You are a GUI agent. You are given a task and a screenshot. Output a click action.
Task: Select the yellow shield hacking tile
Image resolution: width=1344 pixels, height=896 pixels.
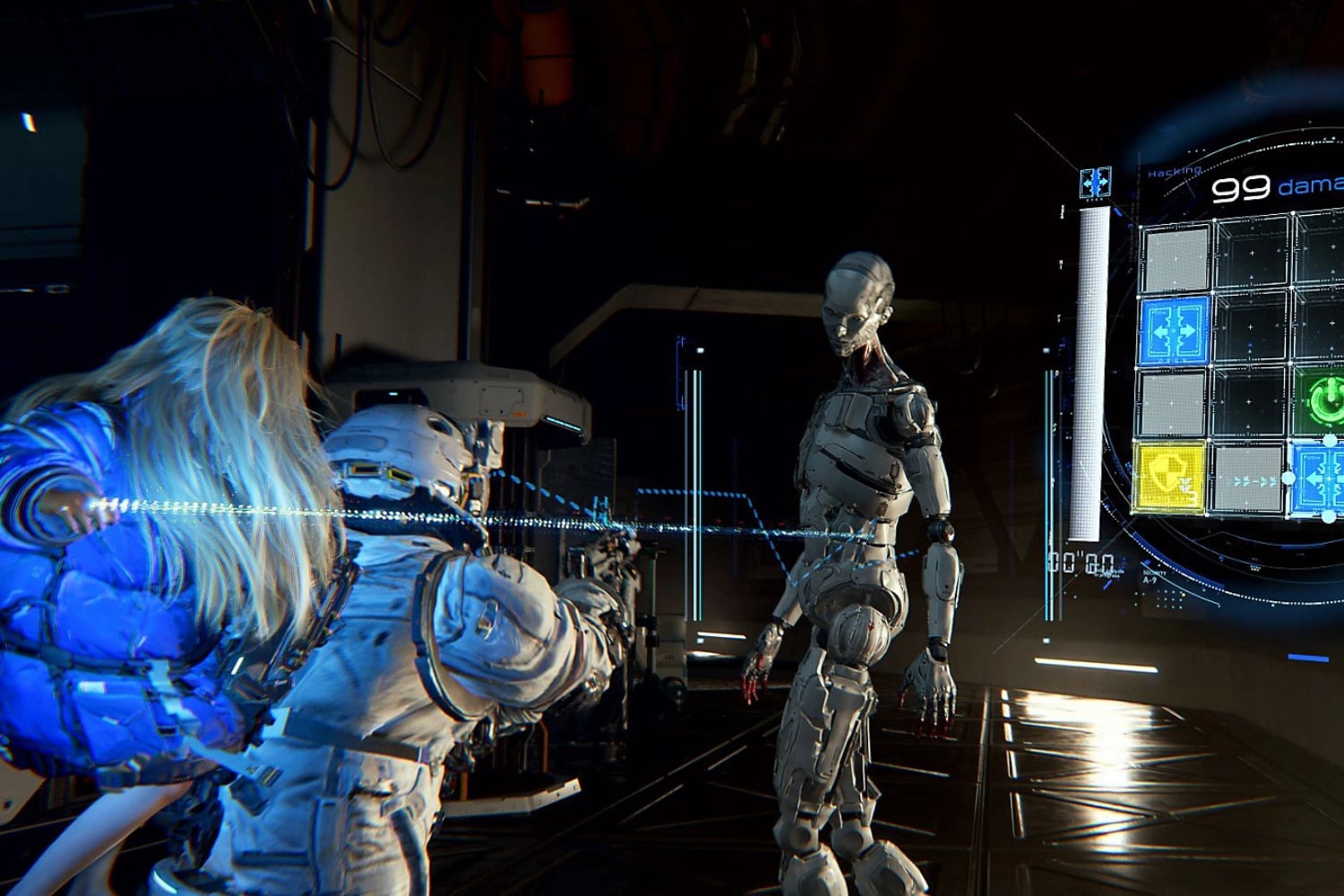pos(1167,478)
